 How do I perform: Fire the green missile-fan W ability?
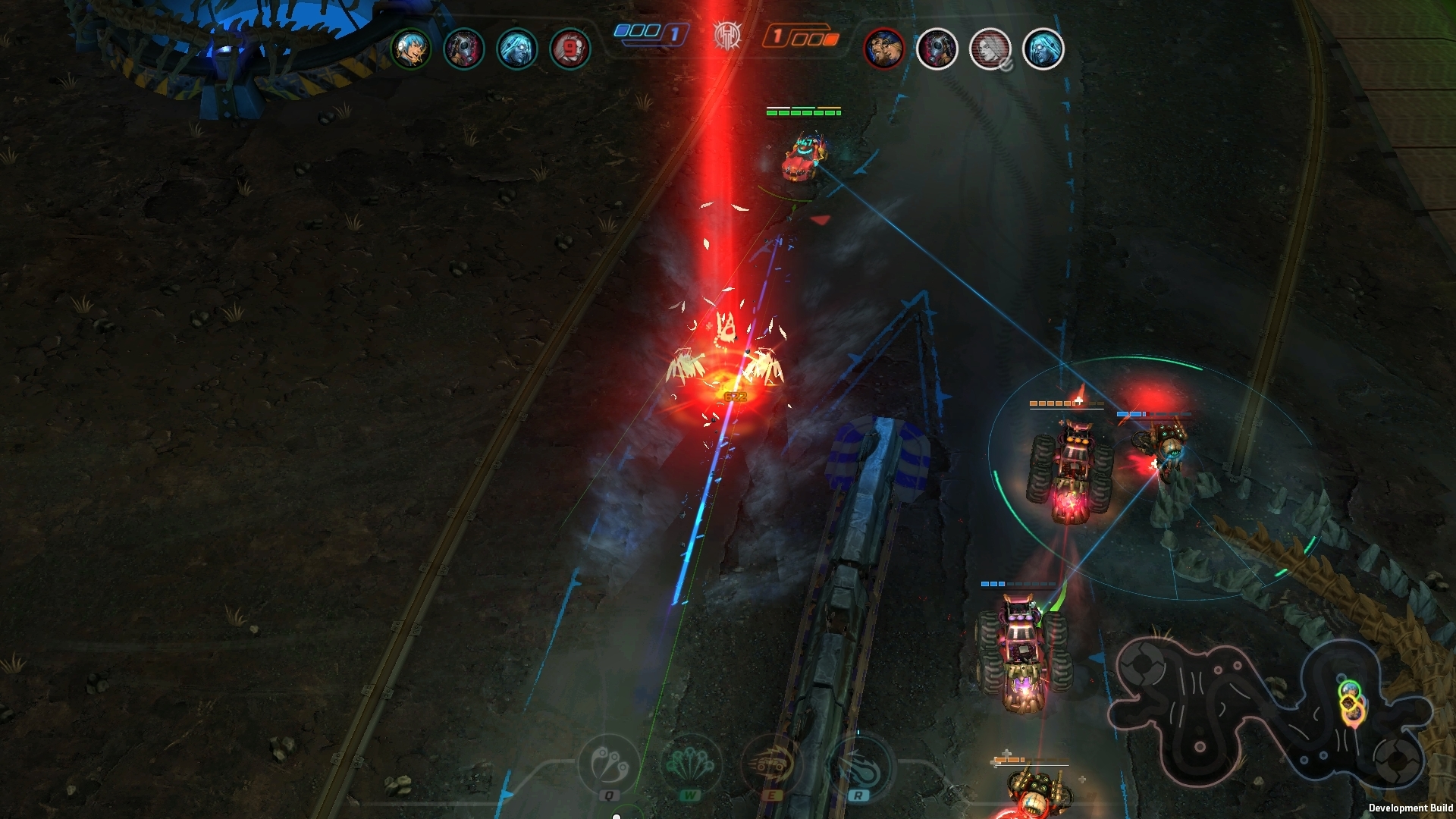tap(690, 763)
